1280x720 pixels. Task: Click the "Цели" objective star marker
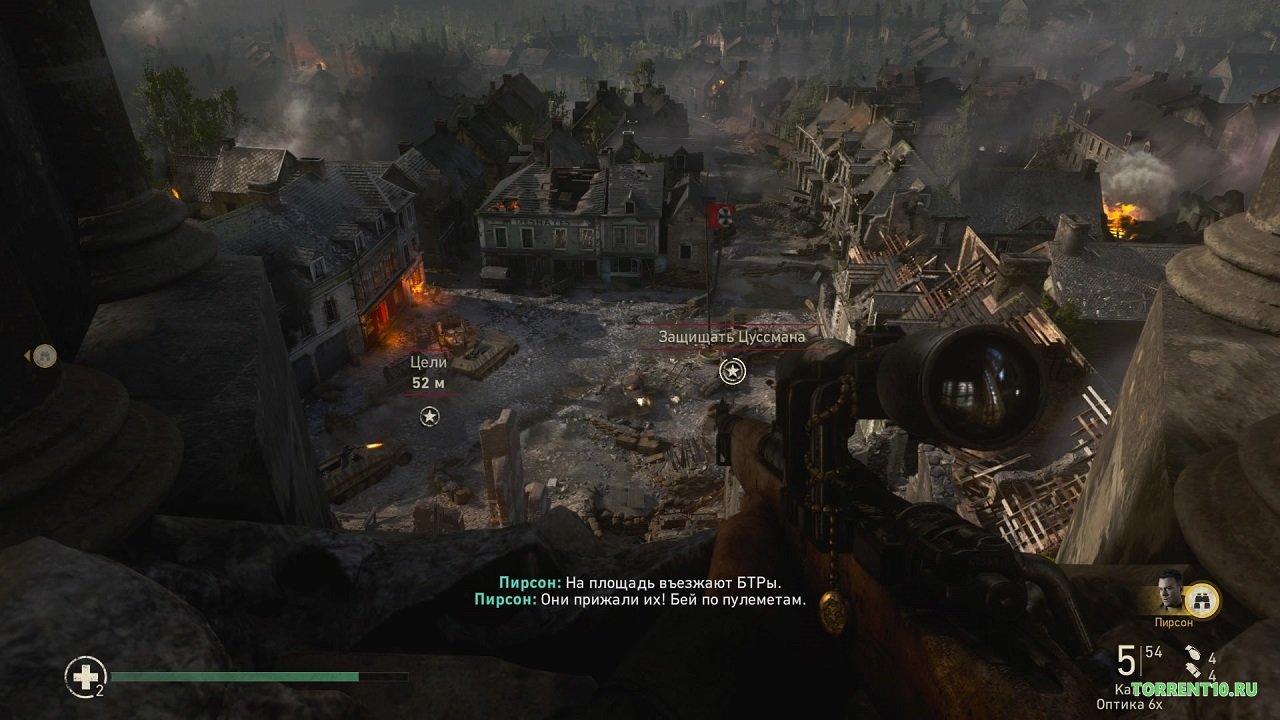430,416
